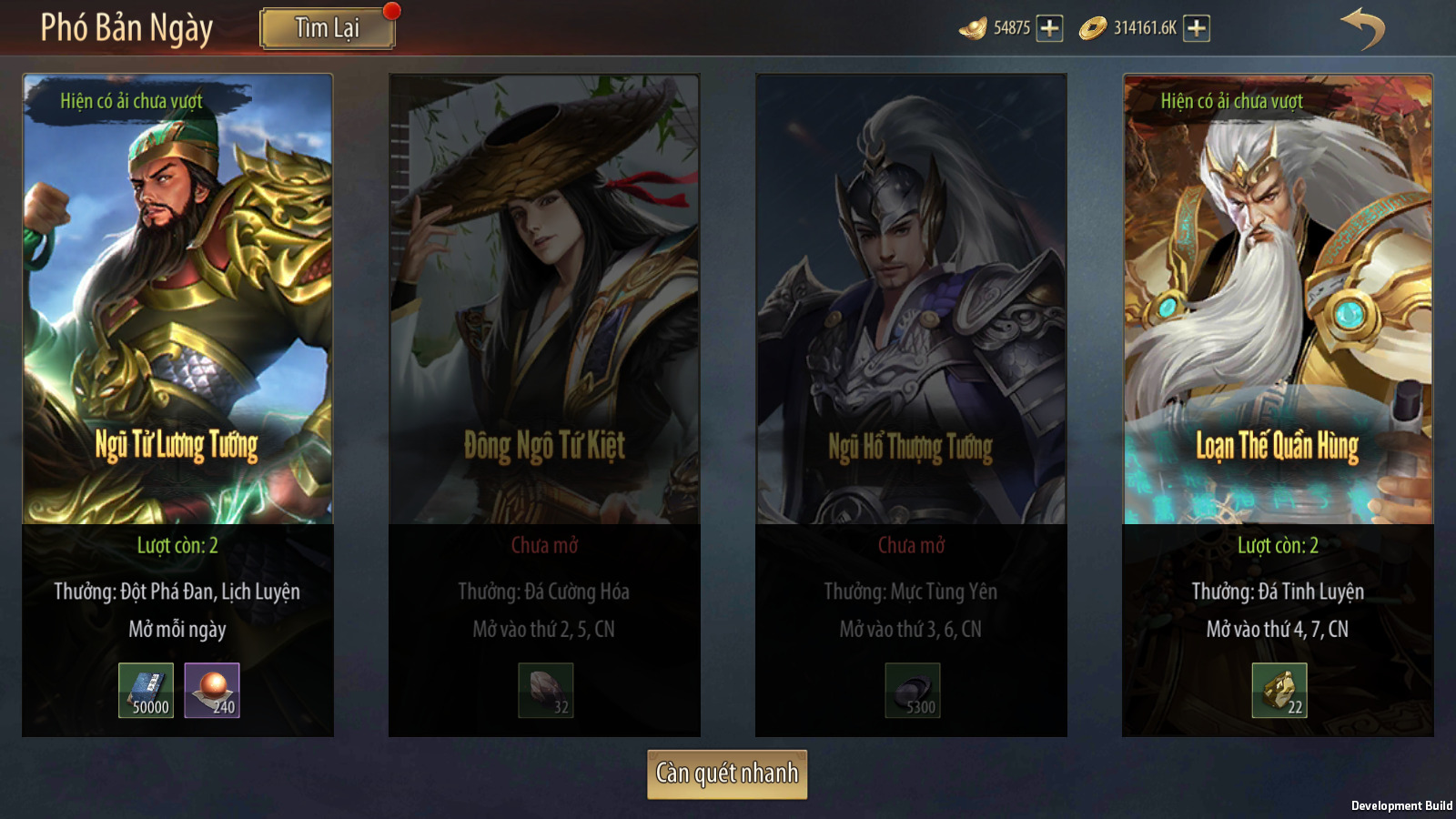
Task: View the dark item reward showing 5300
Action: tap(912, 691)
